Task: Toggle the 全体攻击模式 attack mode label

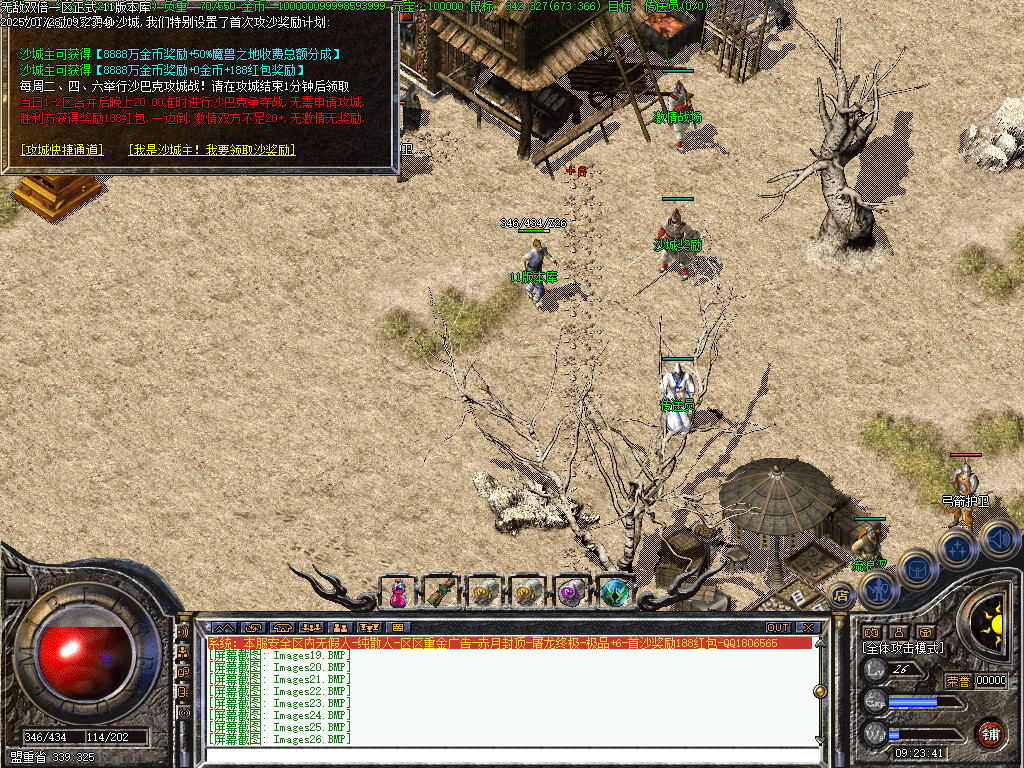Action: 902,648
